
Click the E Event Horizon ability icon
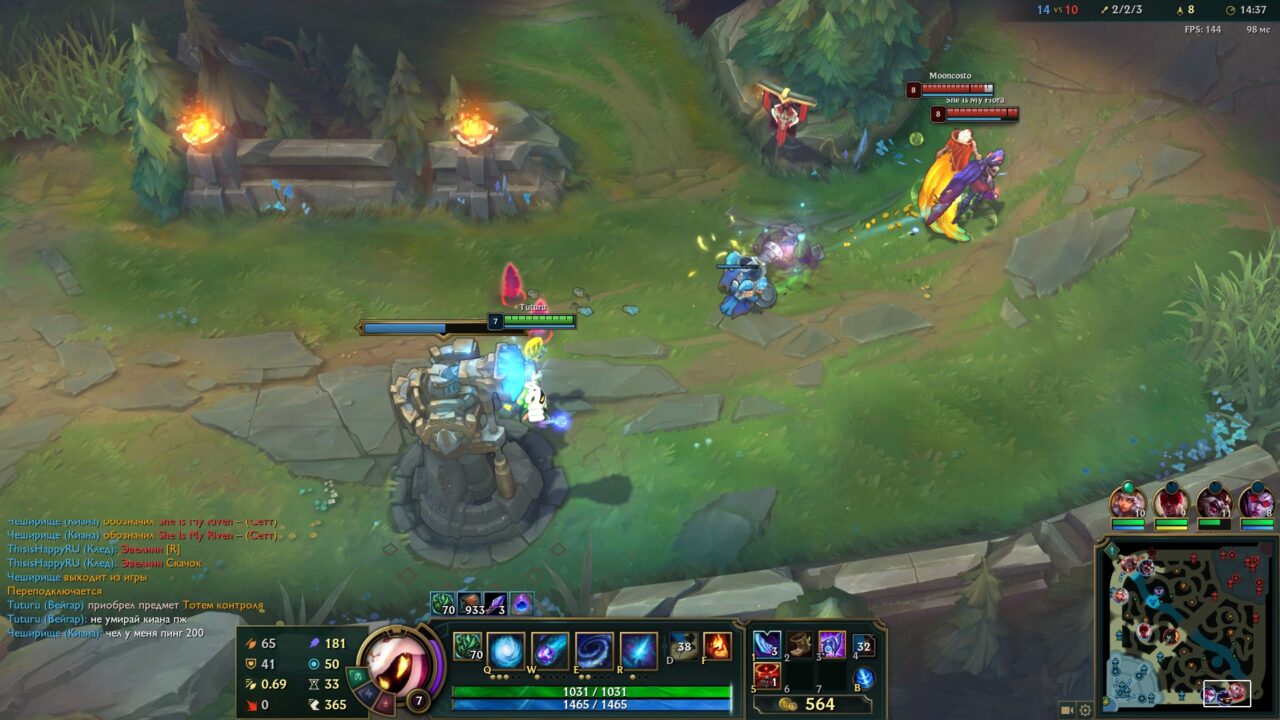point(595,649)
